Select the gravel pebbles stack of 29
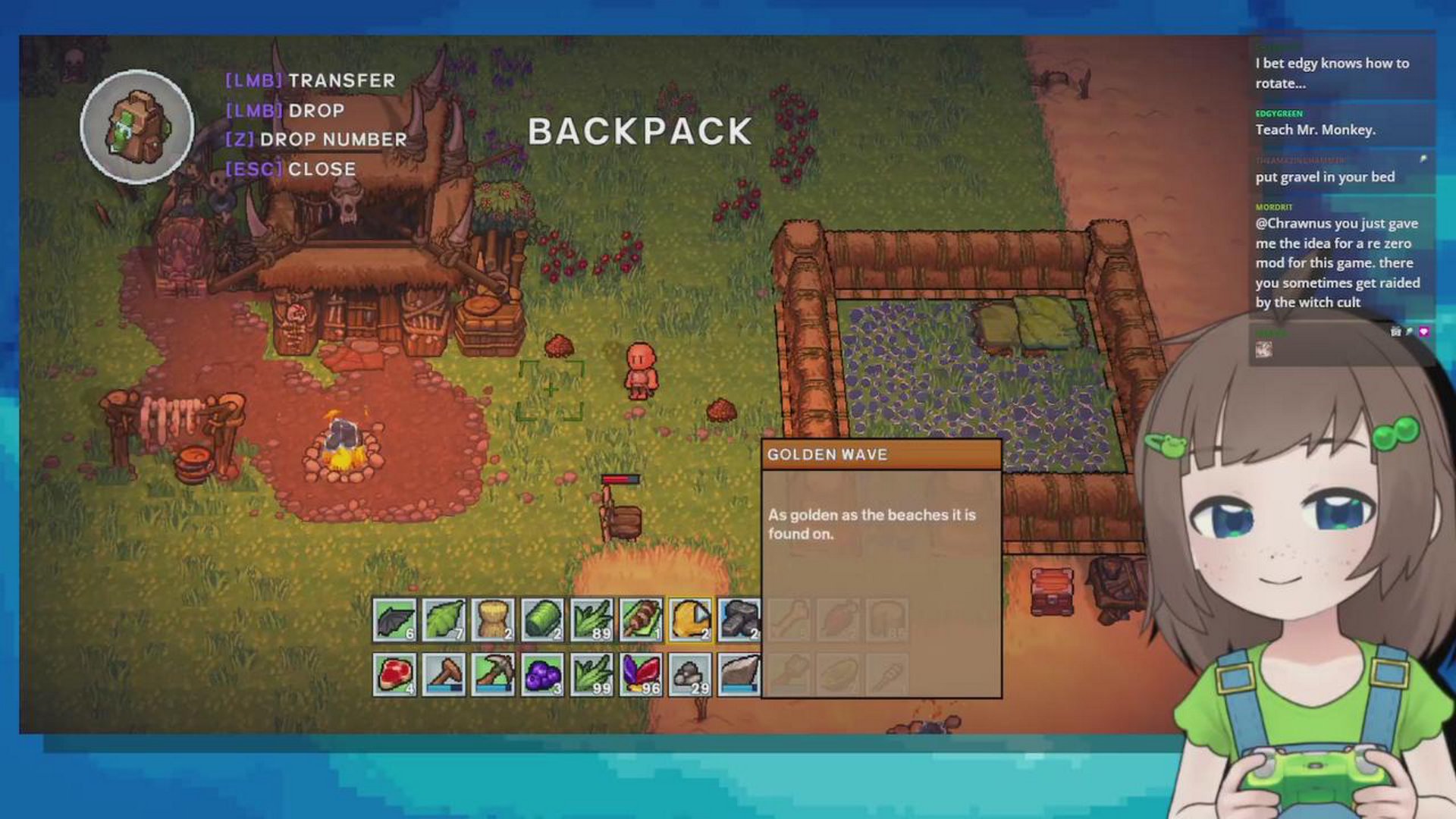This screenshot has width=1456, height=819. (690, 674)
